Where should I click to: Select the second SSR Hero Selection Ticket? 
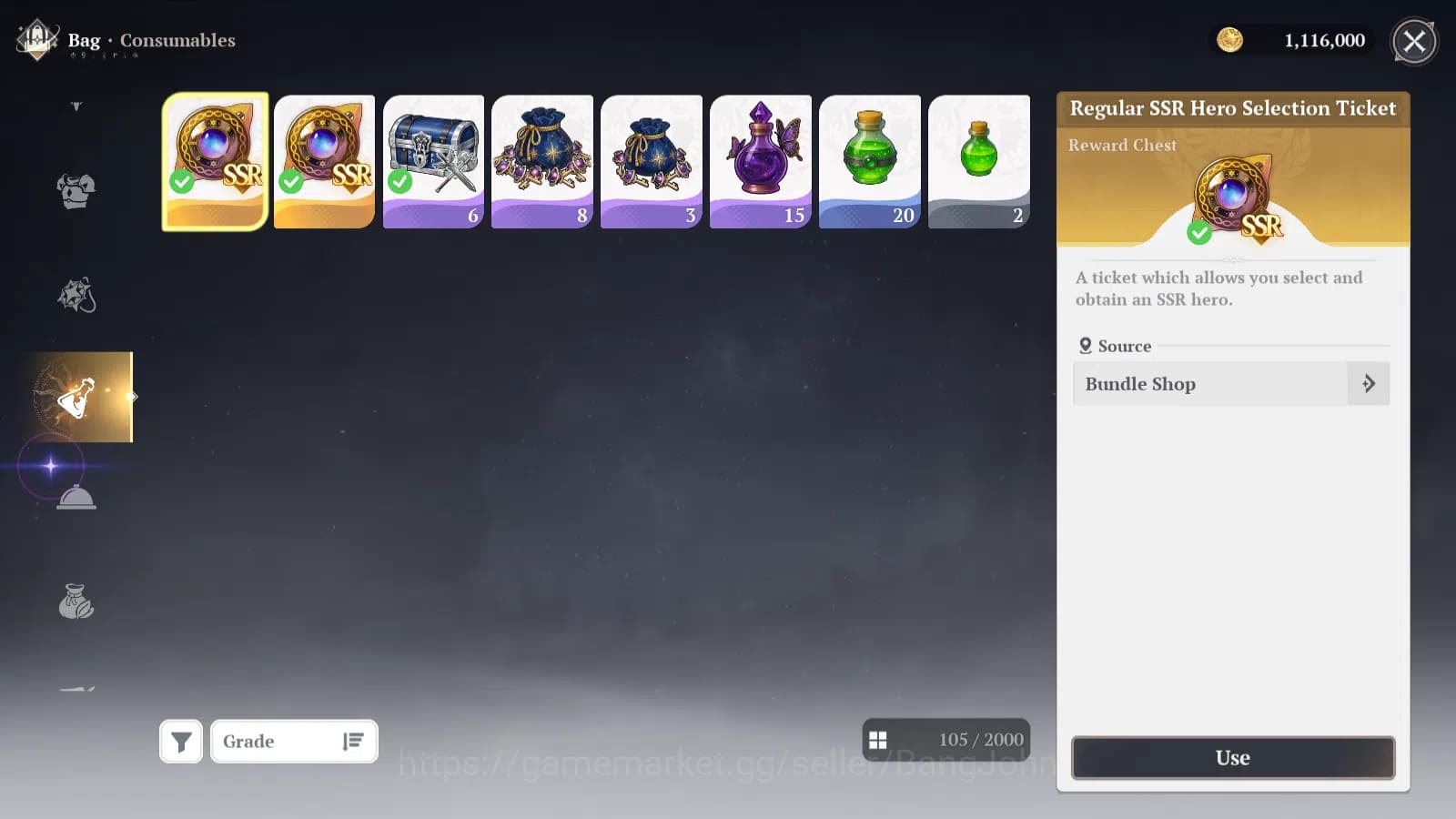click(323, 160)
